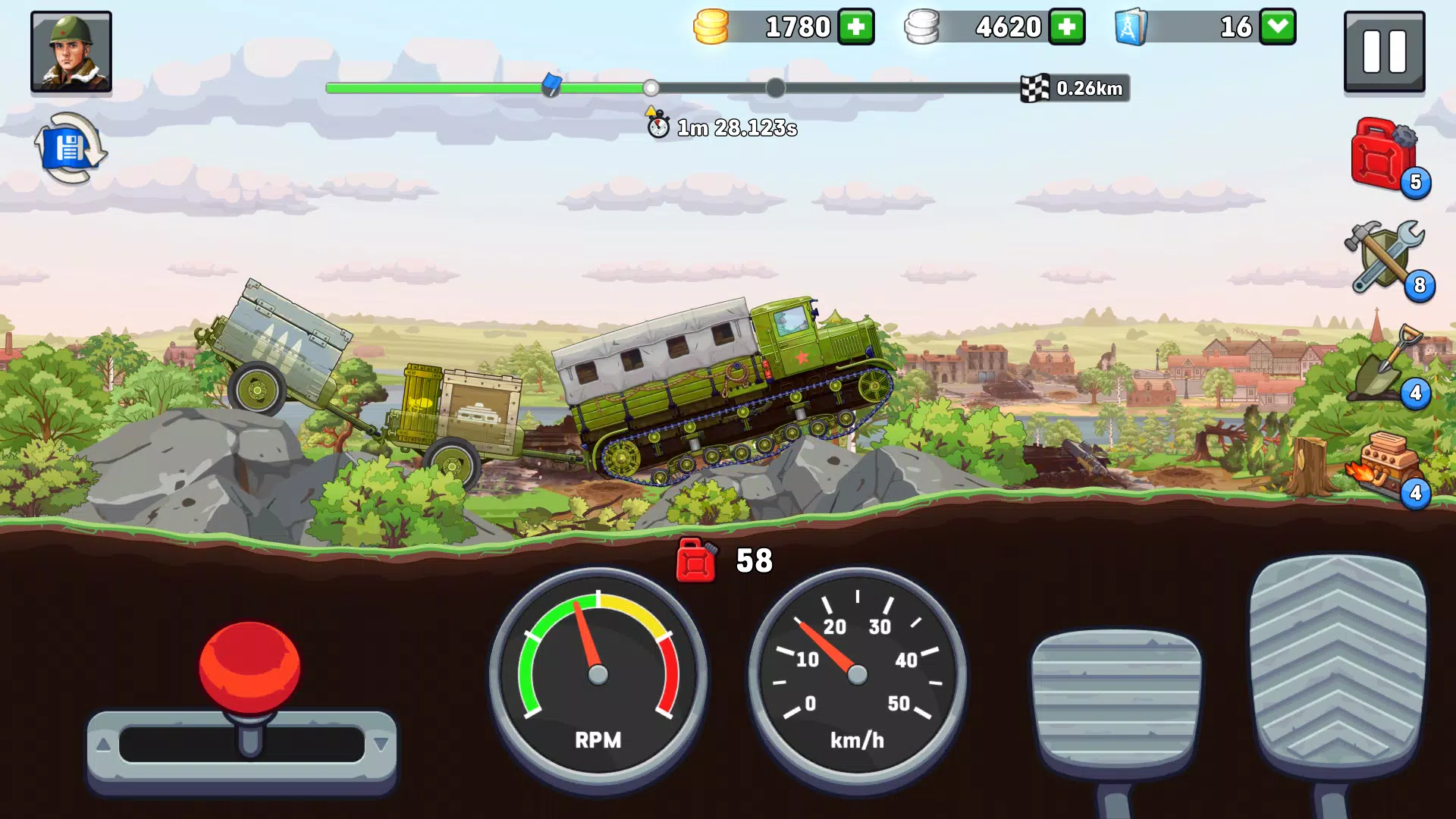The image size is (1456, 819).
Task: Click the blue marker on the progress bar
Action: pos(553,86)
